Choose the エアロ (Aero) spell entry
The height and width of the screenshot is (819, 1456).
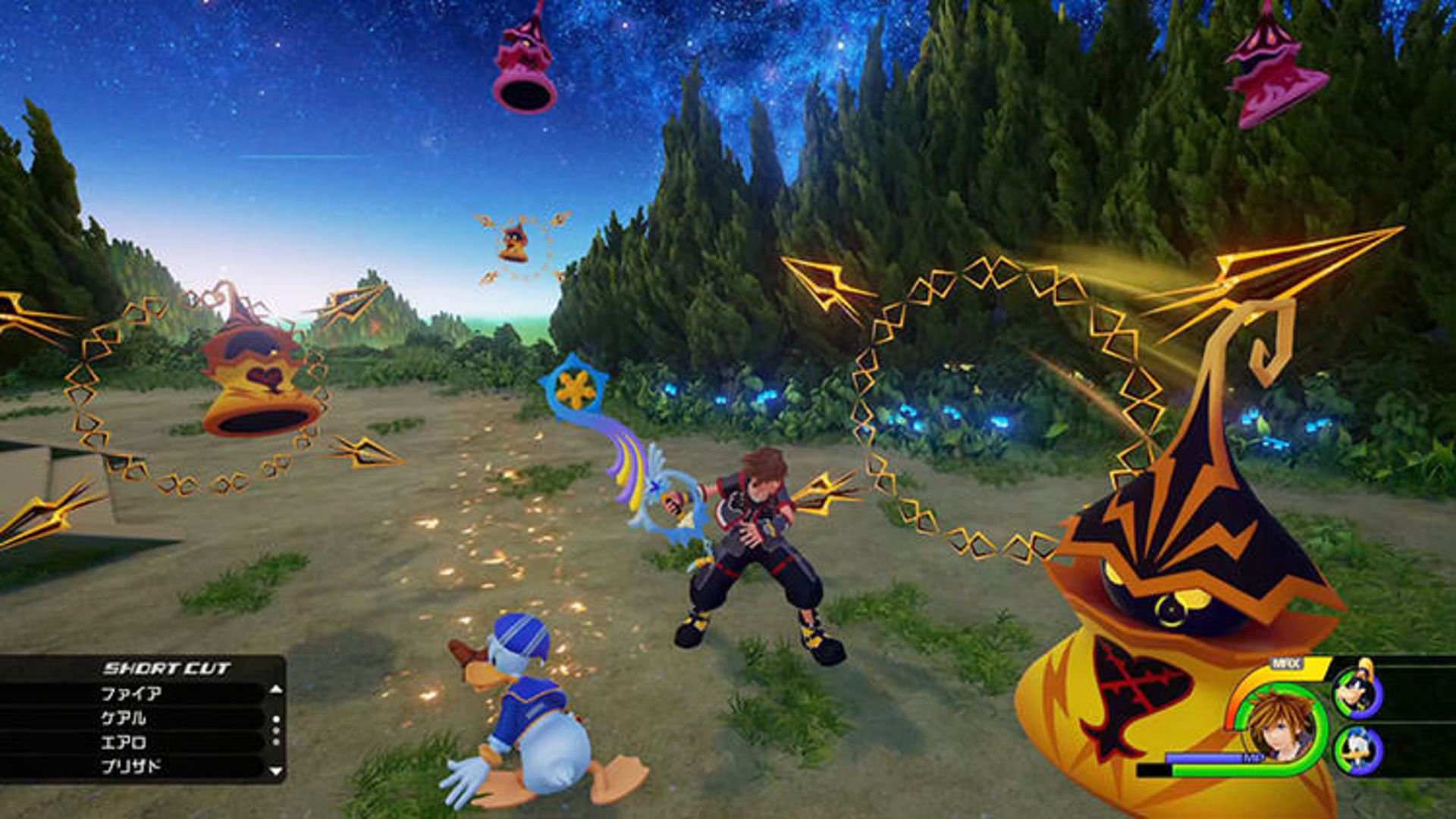point(124,742)
